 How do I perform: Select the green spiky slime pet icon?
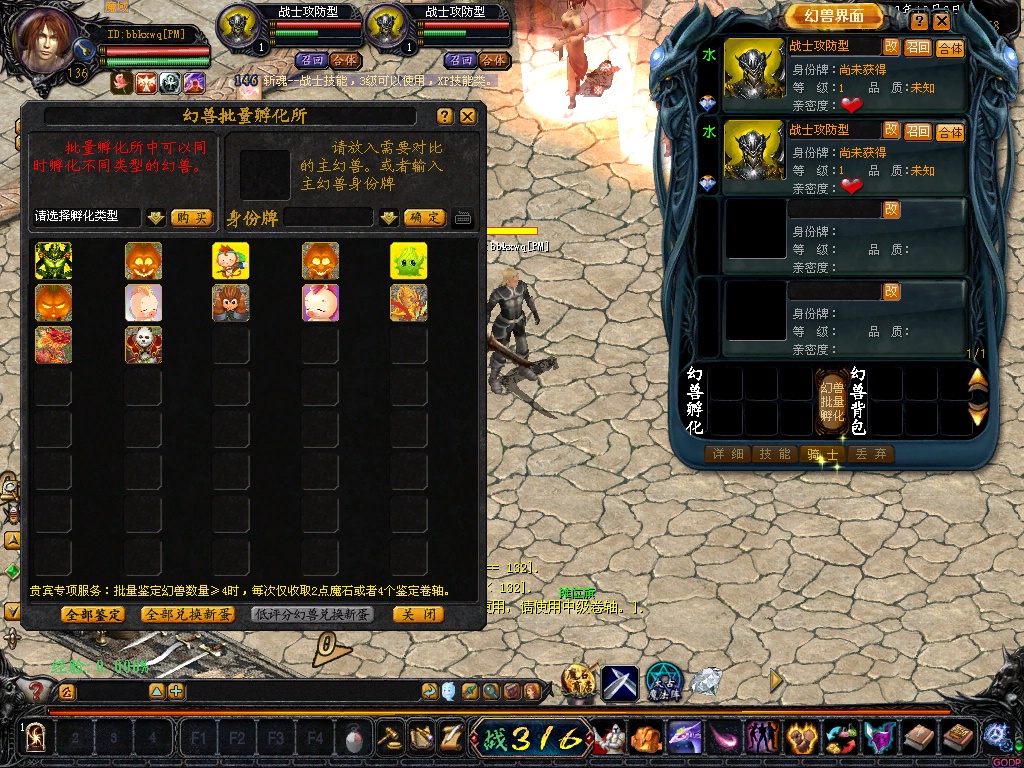pyautogui.click(x=409, y=261)
